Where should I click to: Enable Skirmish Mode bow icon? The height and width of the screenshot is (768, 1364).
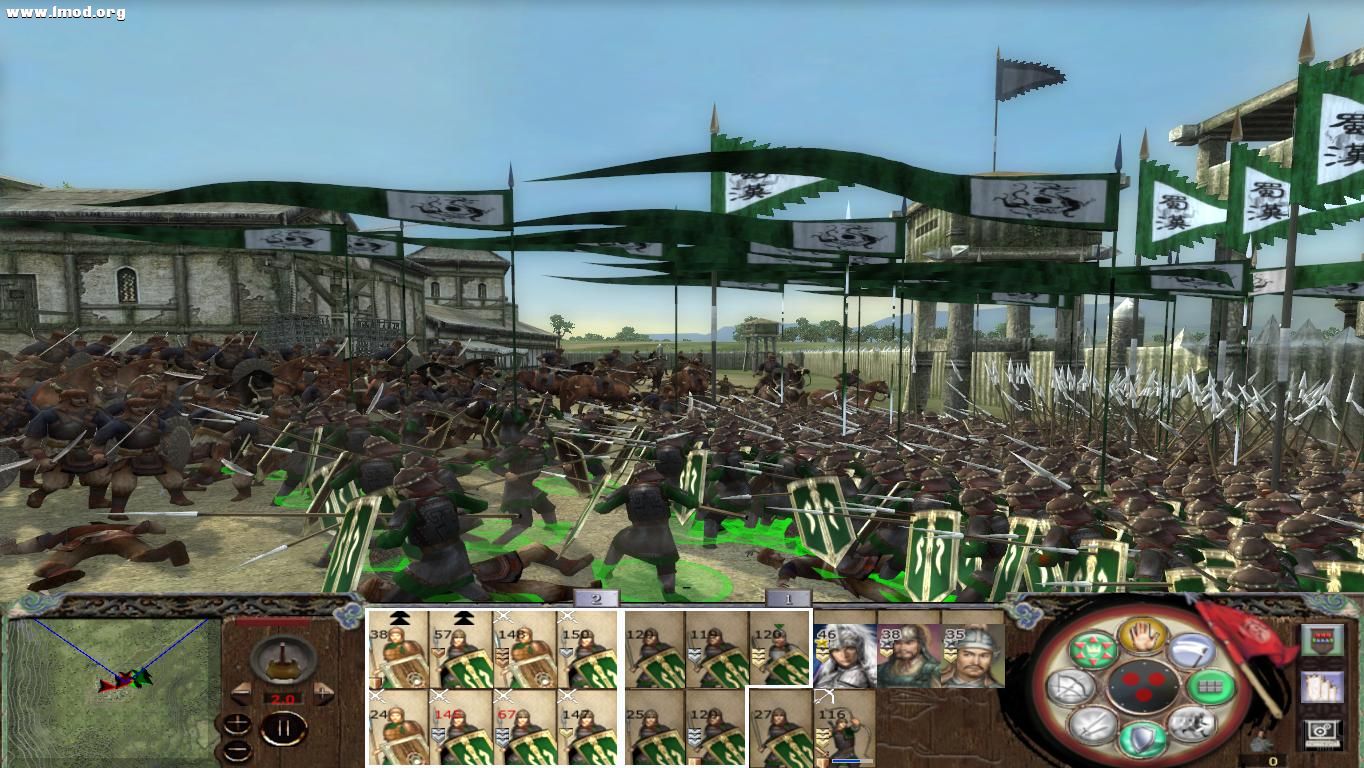click(1071, 687)
